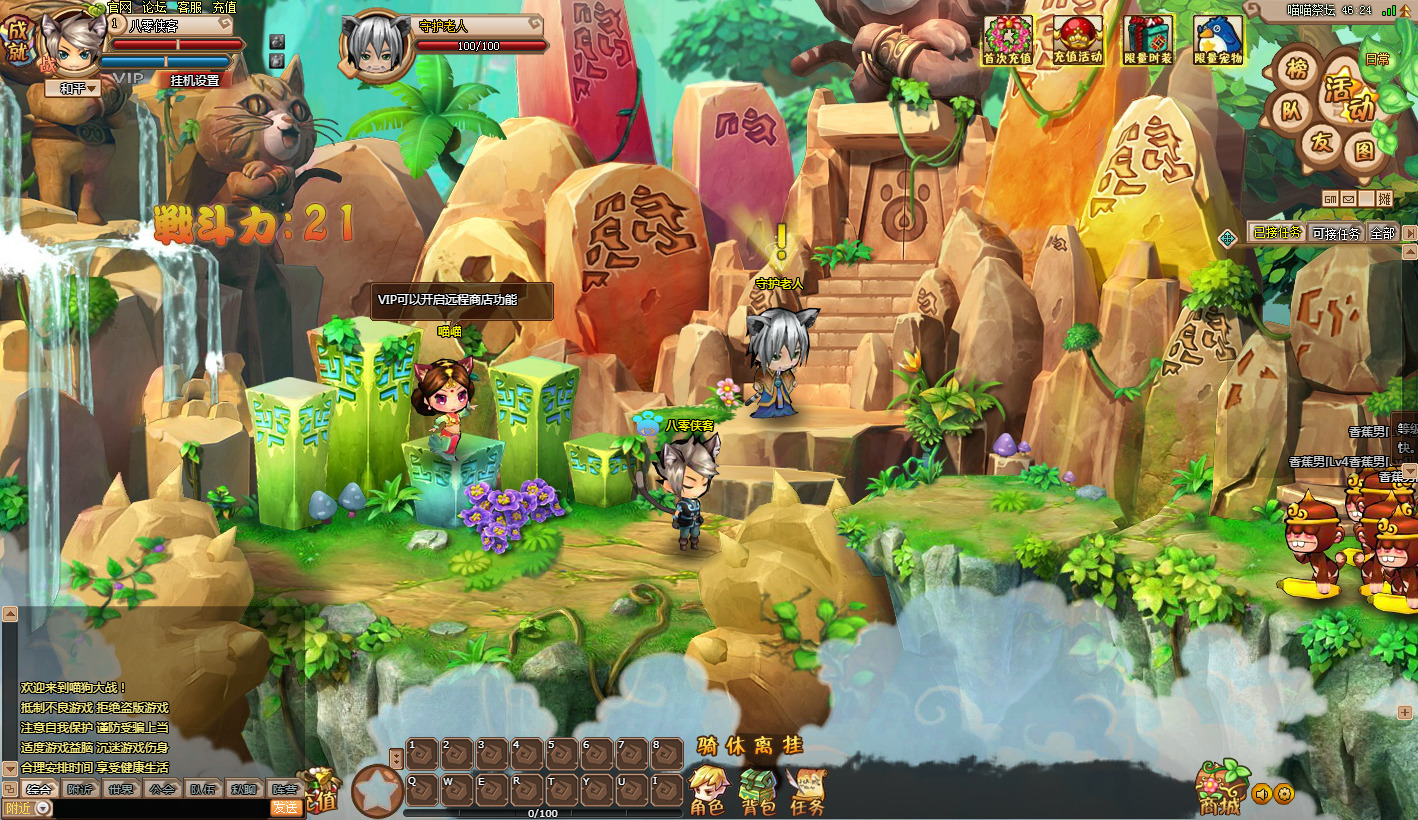Open the 背包 backpack

(x=758, y=790)
